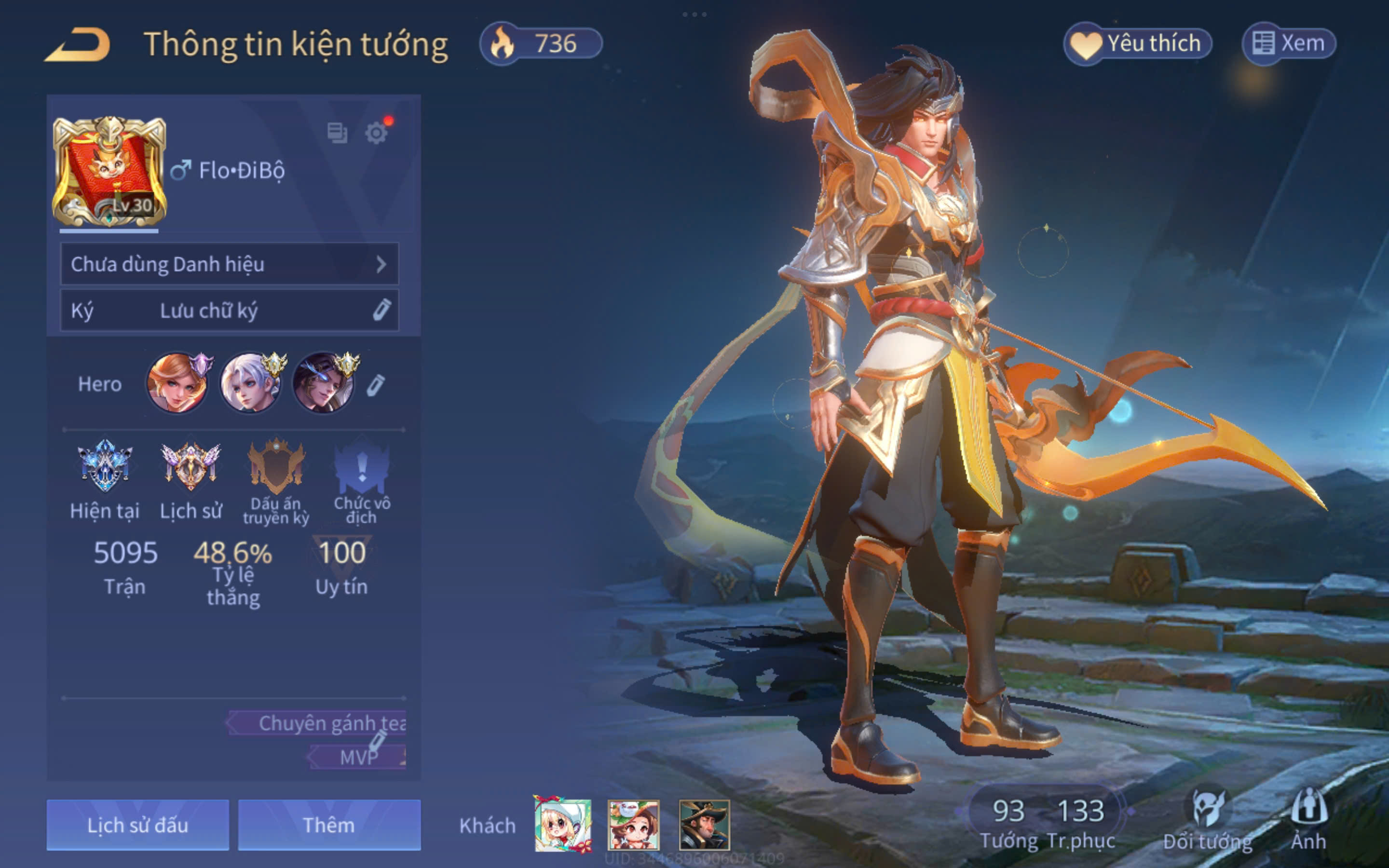
Task: Tap the Yêu thích heart button
Action: pos(1138,43)
